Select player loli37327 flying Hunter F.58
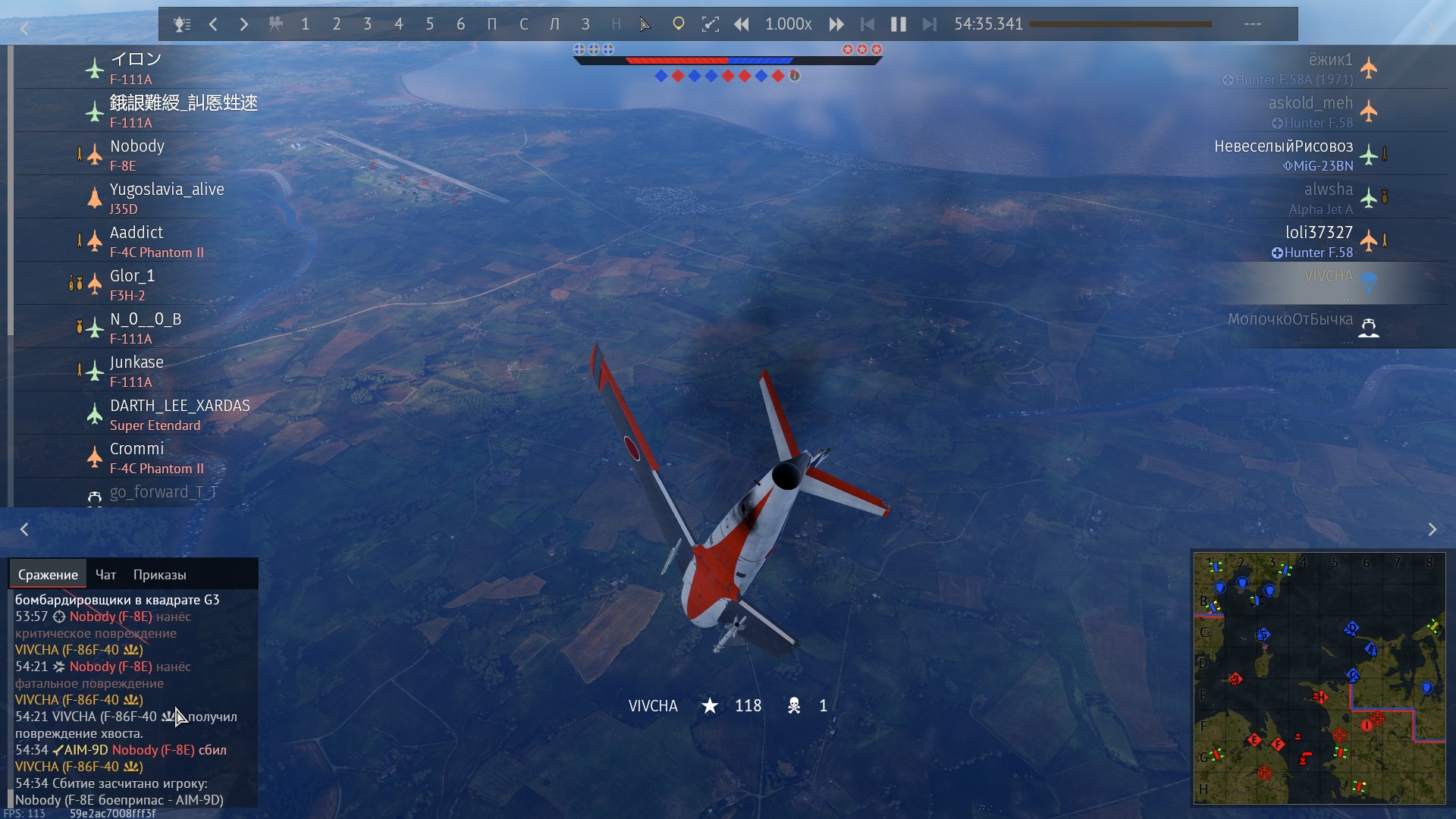1456x819 pixels. pos(1318,241)
